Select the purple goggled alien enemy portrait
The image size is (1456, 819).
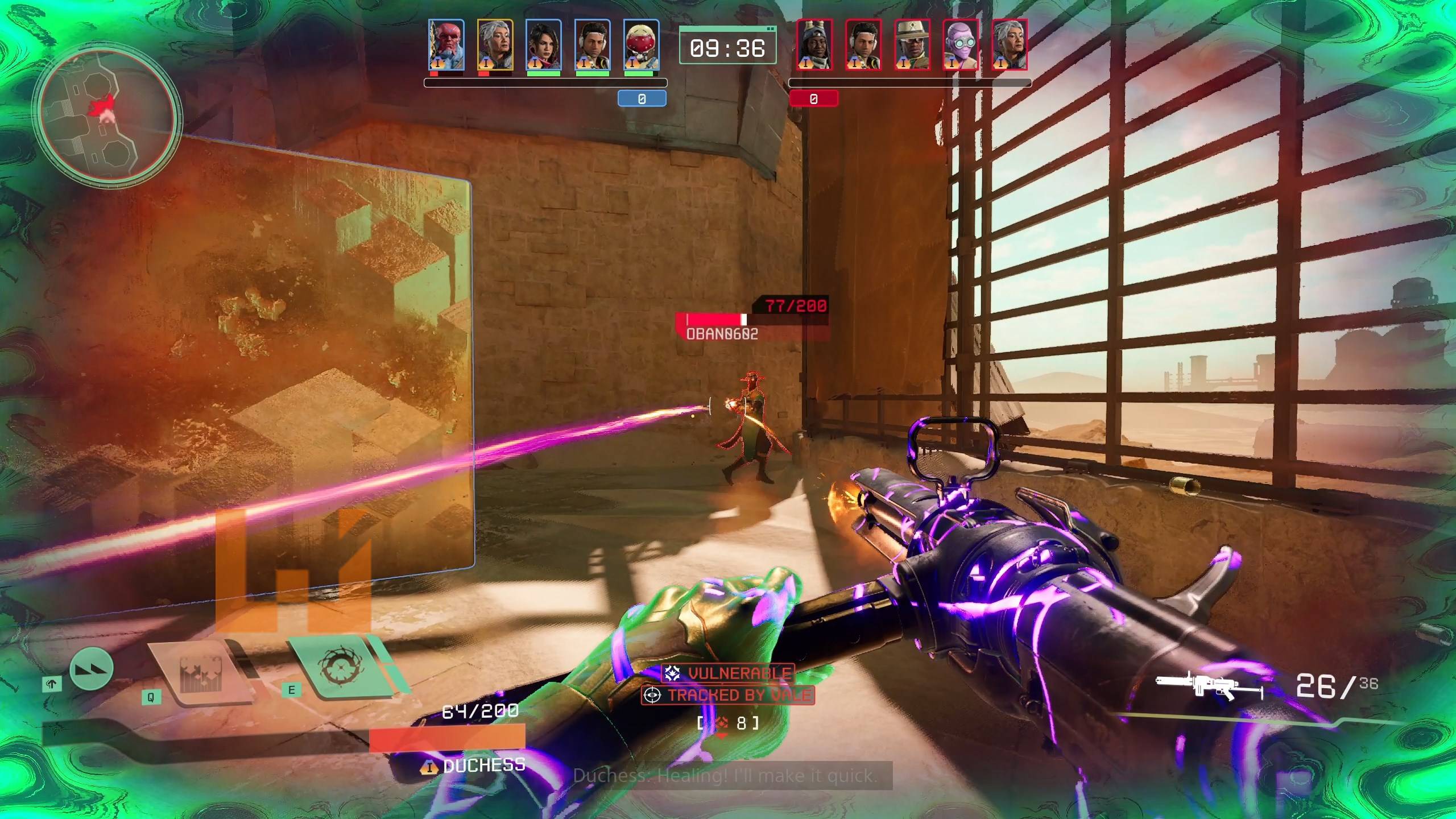click(961, 44)
